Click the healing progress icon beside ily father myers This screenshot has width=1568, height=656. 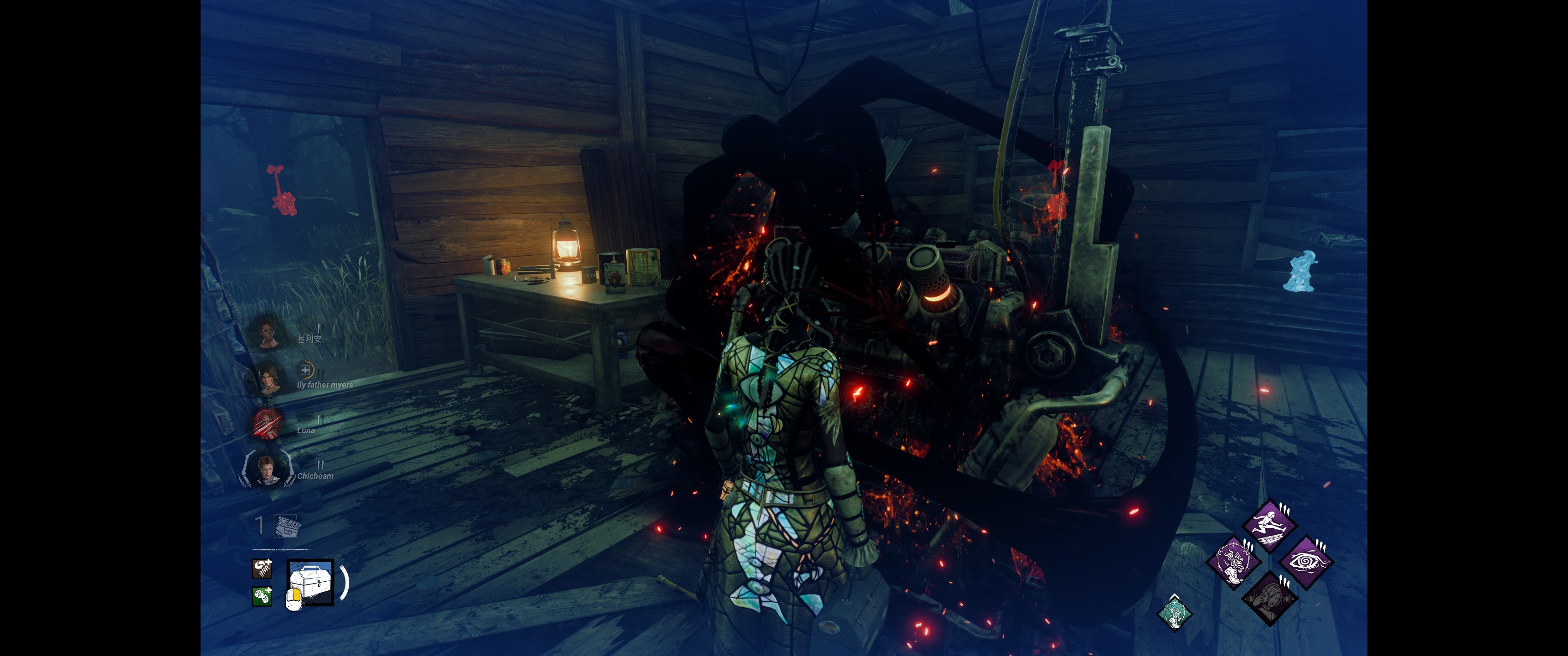tap(305, 369)
